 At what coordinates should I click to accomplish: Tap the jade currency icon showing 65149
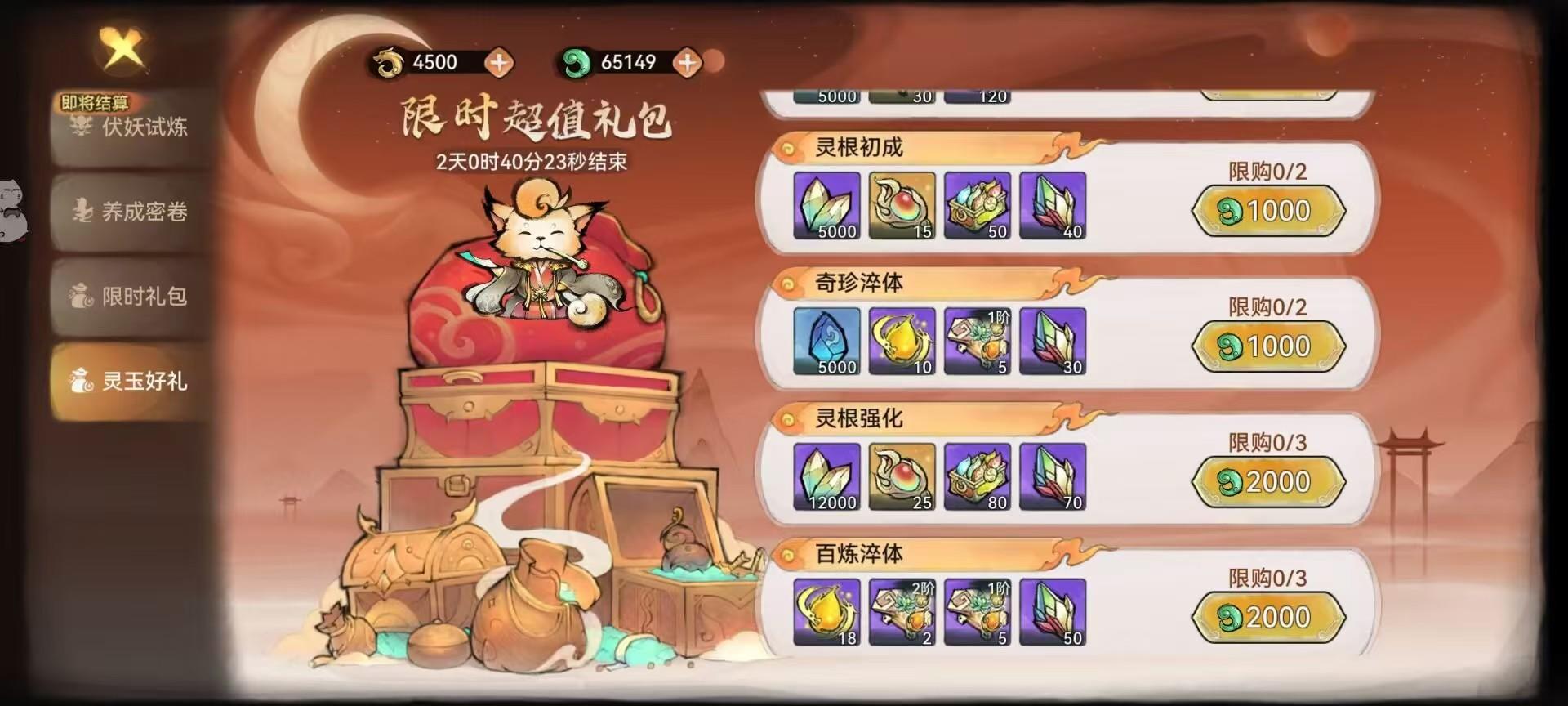pyautogui.click(x=580, y=60)
